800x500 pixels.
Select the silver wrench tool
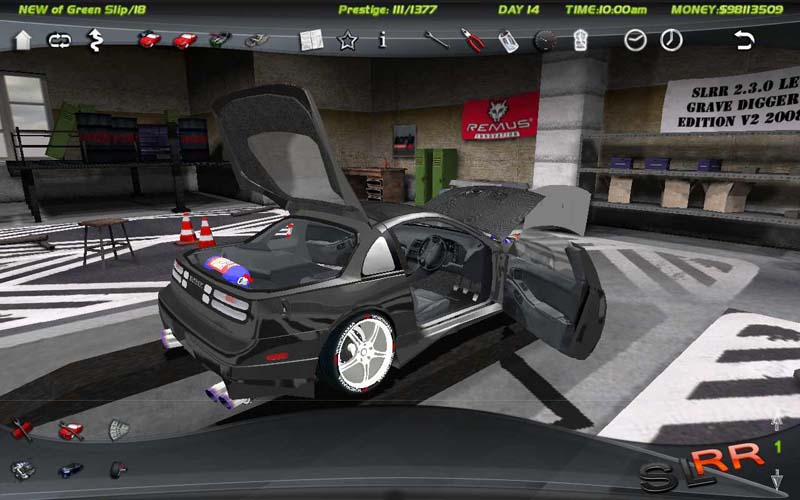point(436,40)
